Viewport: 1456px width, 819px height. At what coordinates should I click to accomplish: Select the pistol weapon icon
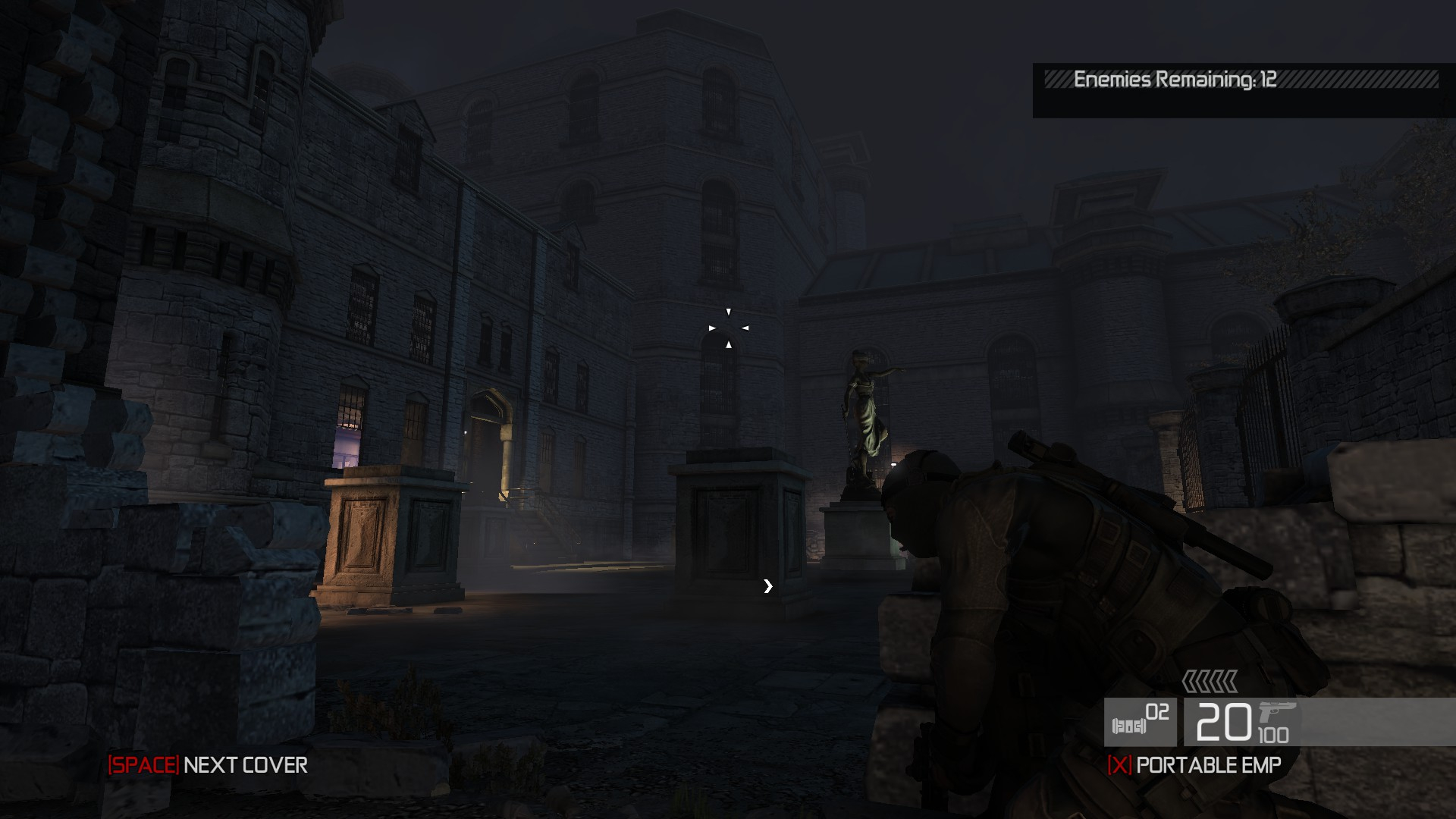click(x=1277, y=714)
